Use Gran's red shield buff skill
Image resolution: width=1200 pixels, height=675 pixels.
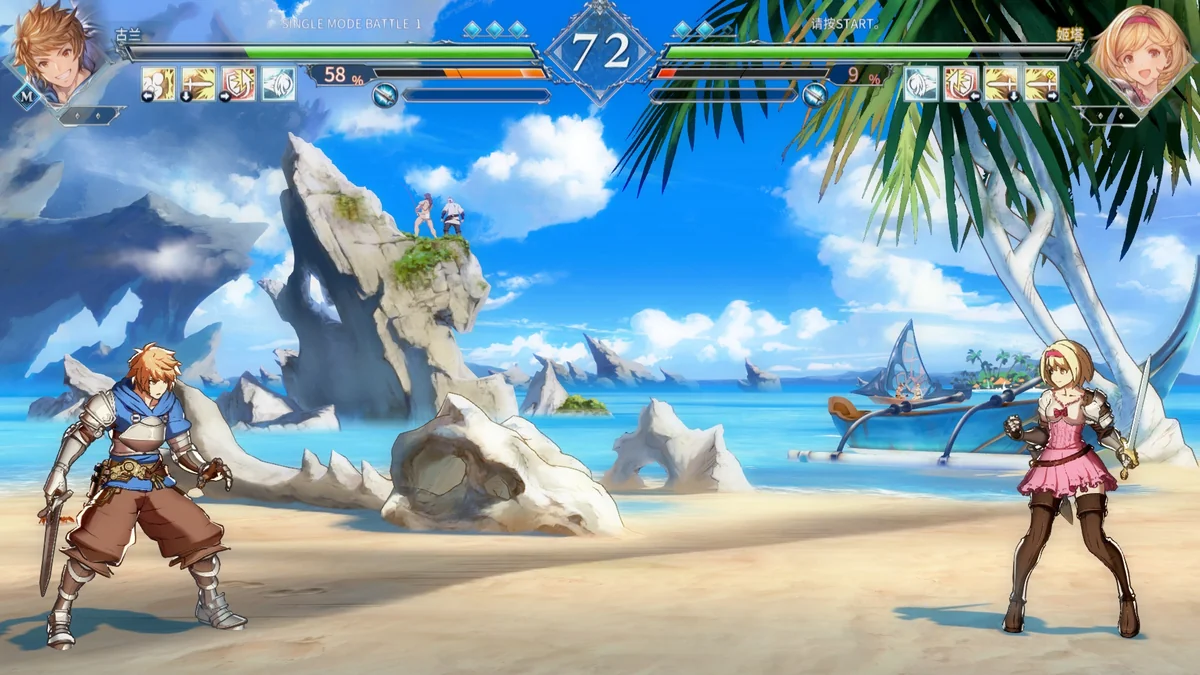[x=238, y=84]
